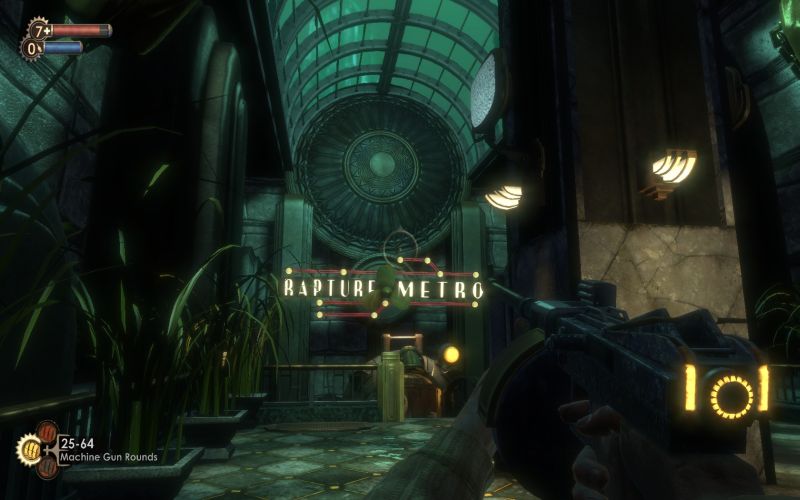Select the dimmed grey-red ammo type icon

[47, 465]
